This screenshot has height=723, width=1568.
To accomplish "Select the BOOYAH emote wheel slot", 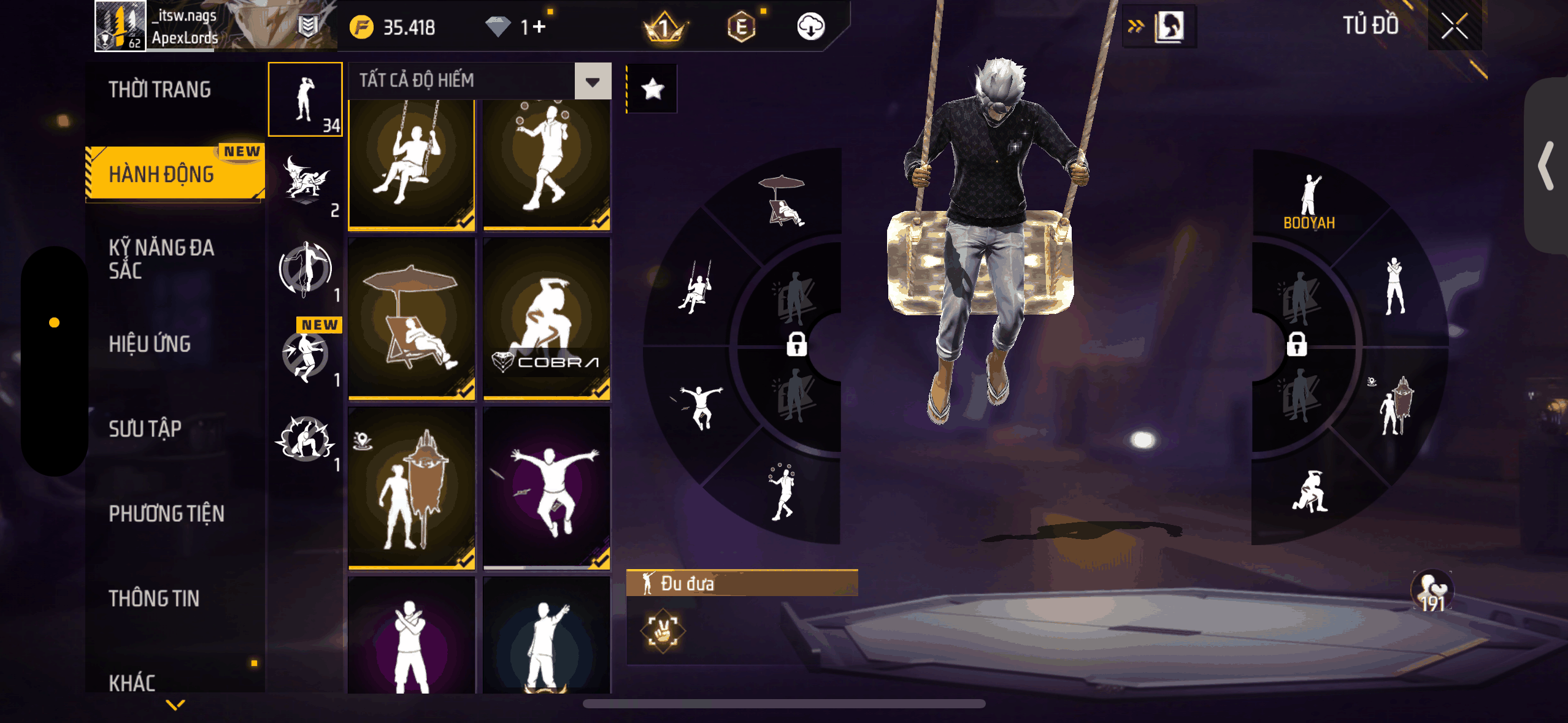I will pos(1309,202).
